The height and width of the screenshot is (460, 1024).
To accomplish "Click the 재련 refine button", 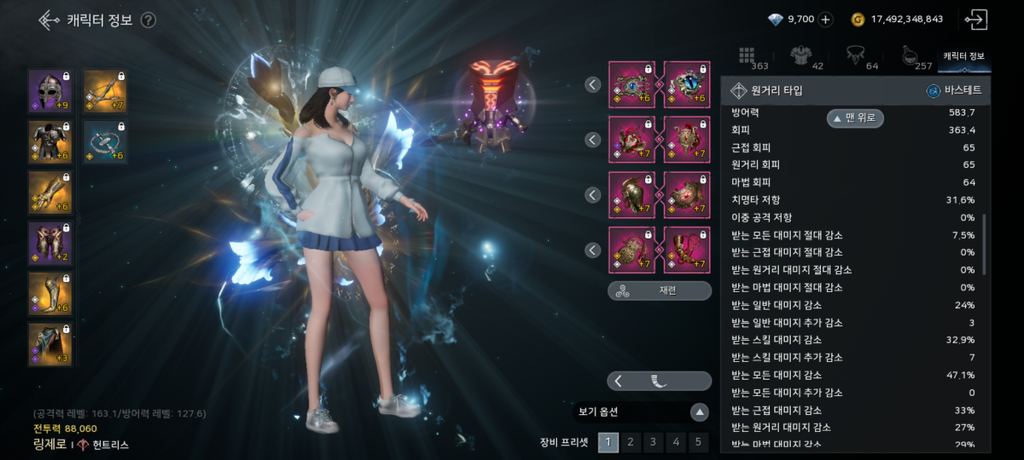I will (x=659, y=291).
